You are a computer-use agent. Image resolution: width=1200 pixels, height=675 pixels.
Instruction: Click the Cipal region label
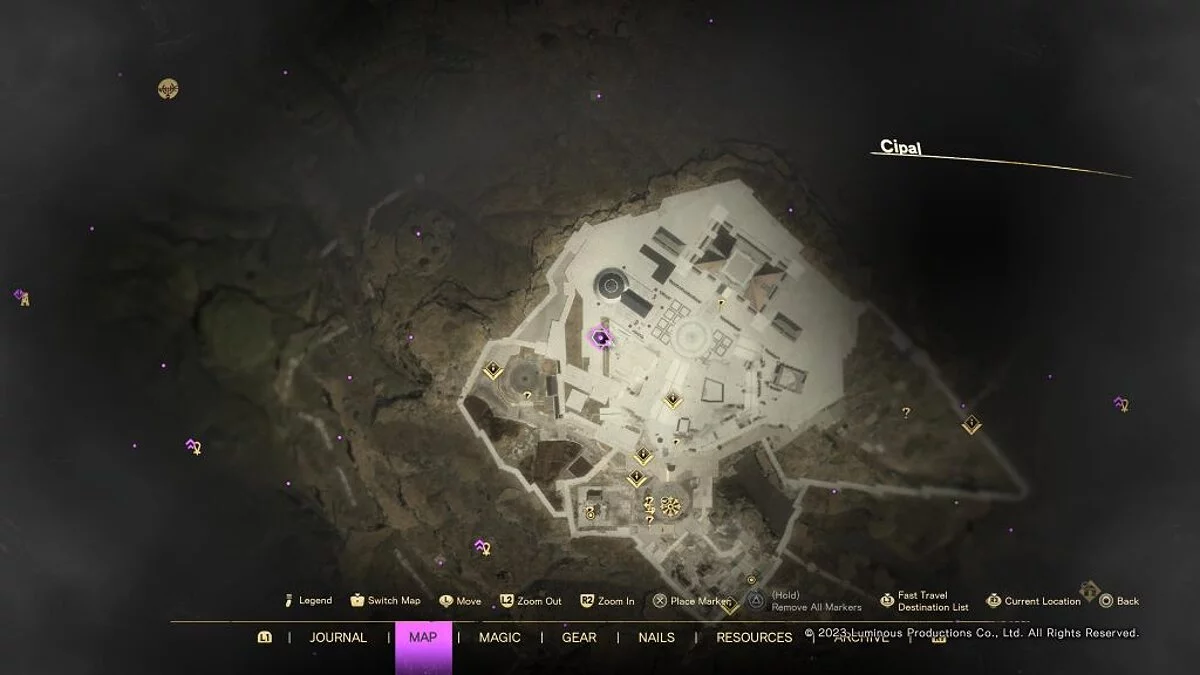[x=900, y=148]
